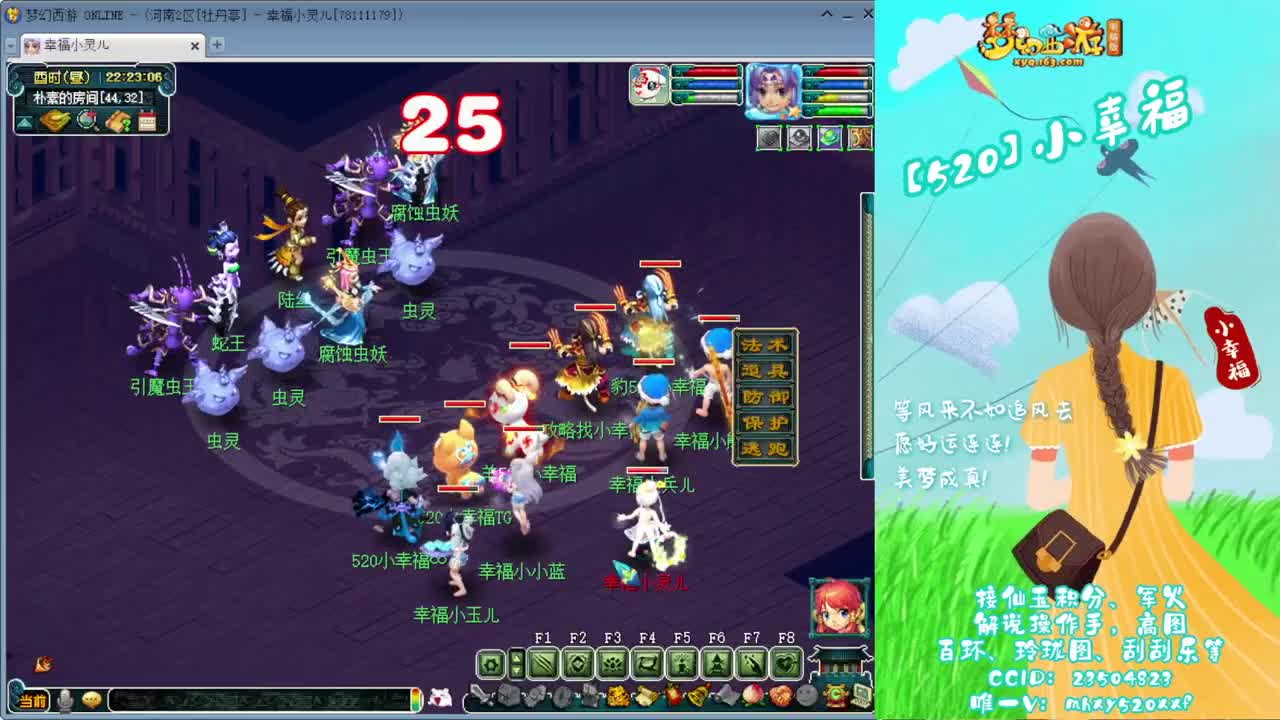Click the golden bell icon on the item bar
Image resolution: width=1280 pixels, height=720 pixels.
698,695
